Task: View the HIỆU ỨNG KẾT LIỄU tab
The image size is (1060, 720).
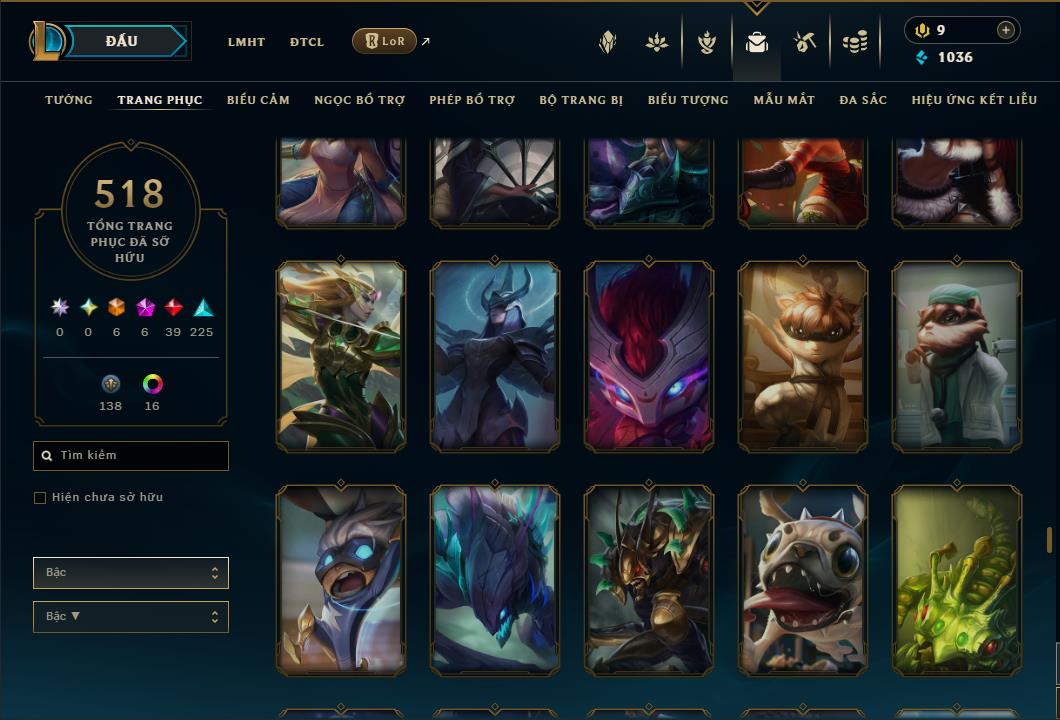Action: tap(975, 100)
